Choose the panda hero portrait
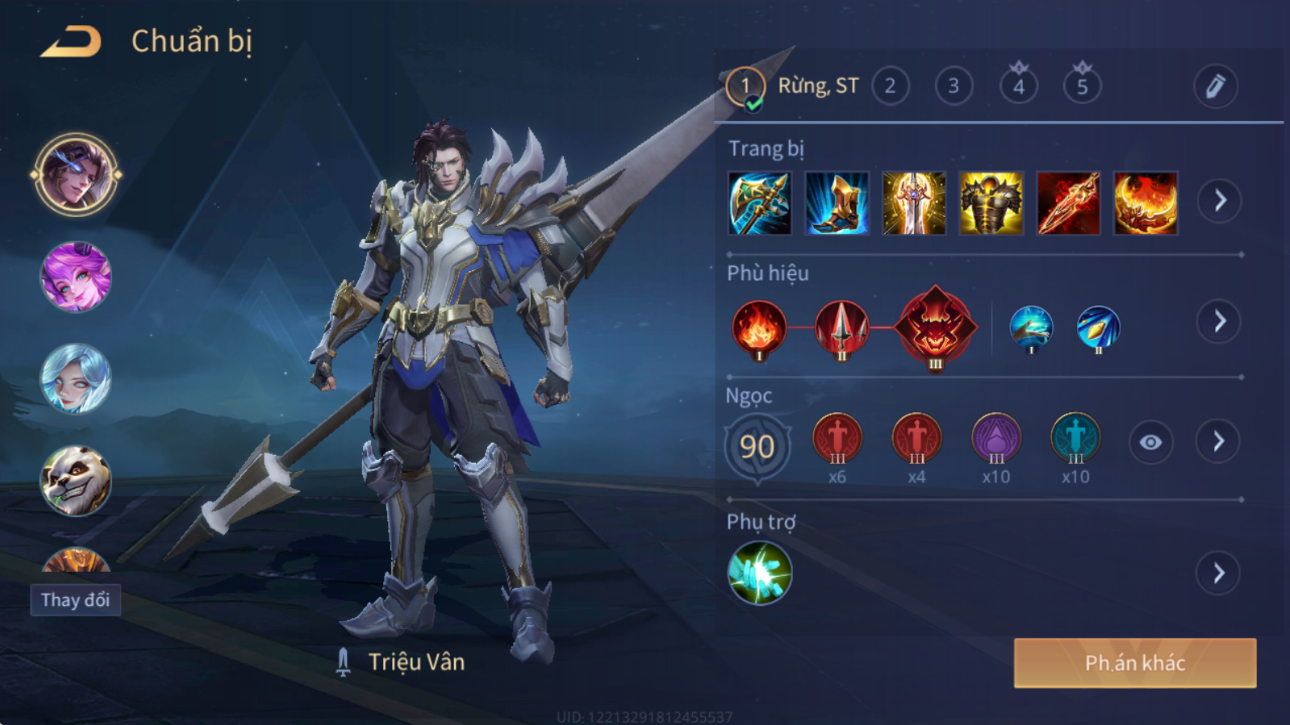 pos(76,481)
